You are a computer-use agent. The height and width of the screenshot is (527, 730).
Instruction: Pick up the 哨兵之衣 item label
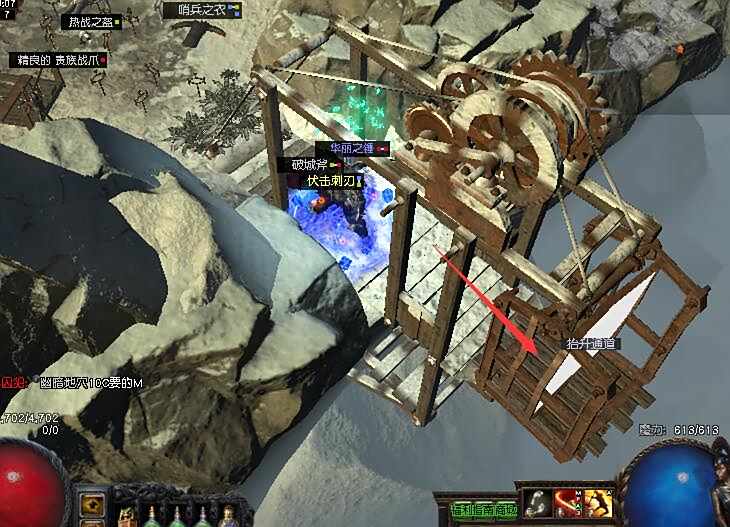(203, 10)
